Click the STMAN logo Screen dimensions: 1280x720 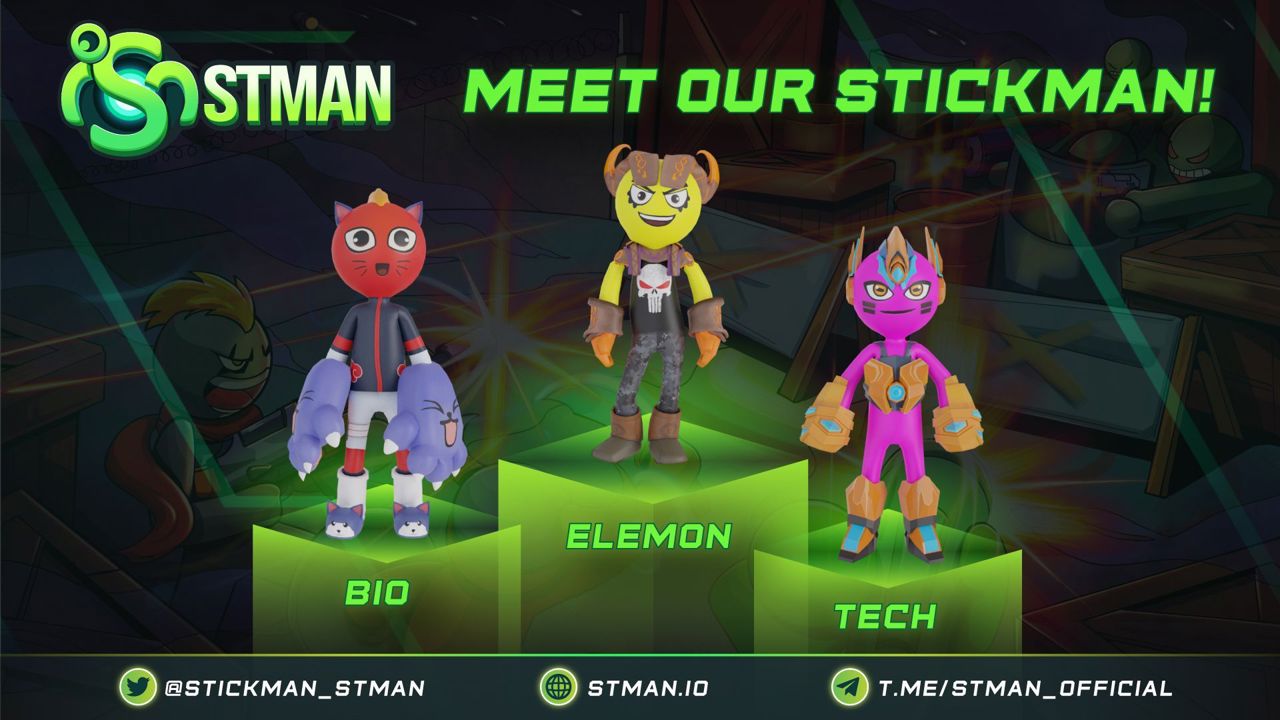tap(227, 90)
